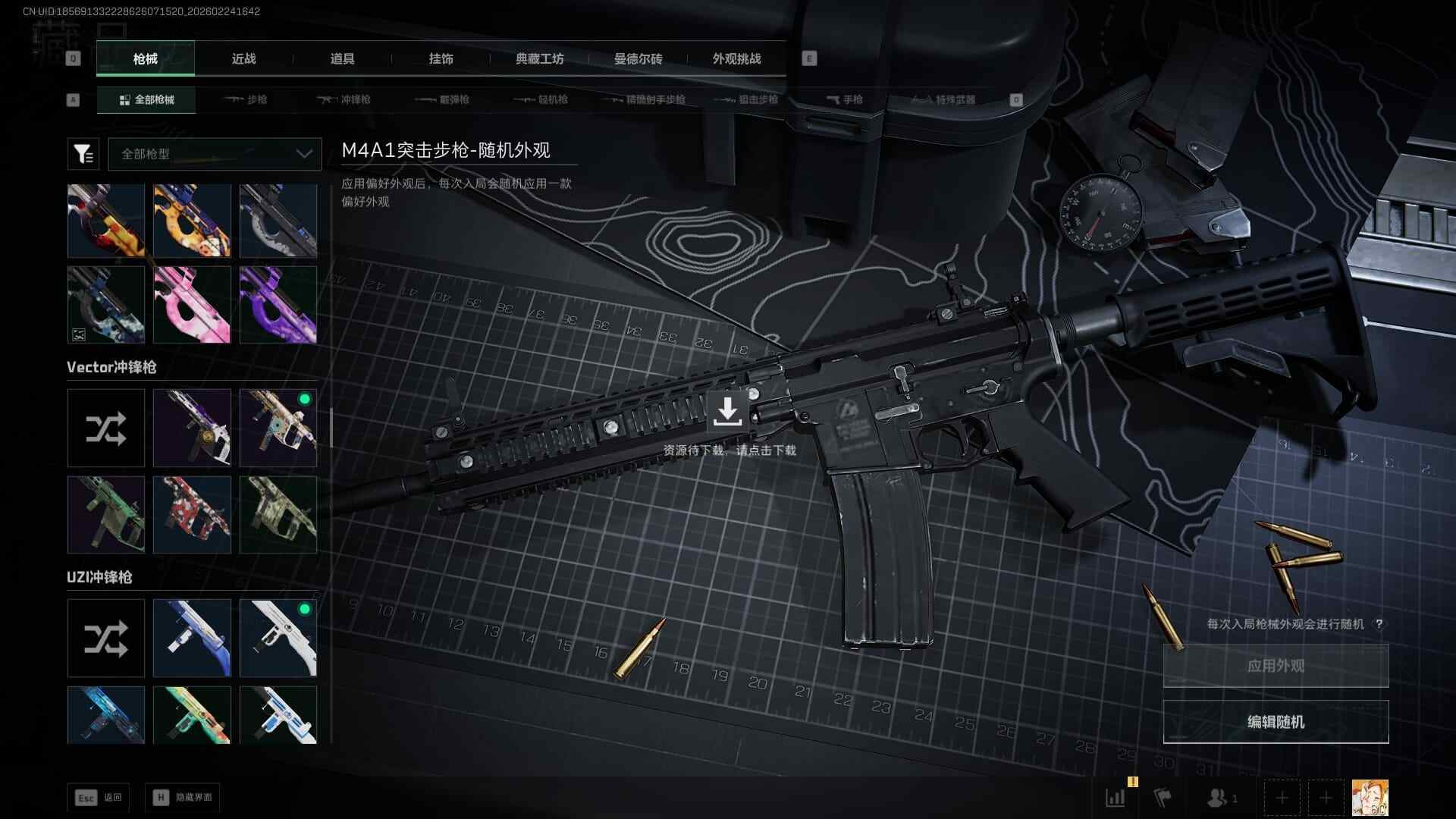1456x819 pixels.
Task: Open the 全部枪型 weapon type dropdown
Action: [x=215, y=154]
